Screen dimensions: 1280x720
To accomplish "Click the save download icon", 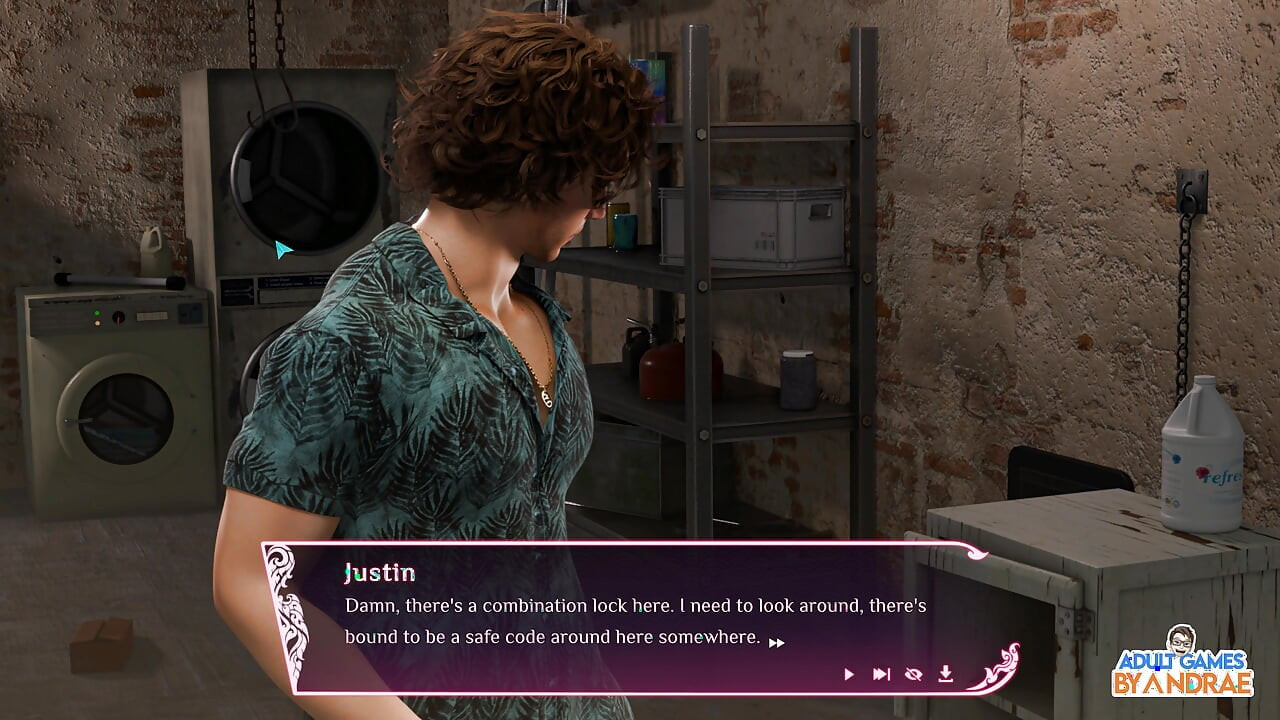I will 946,674.
